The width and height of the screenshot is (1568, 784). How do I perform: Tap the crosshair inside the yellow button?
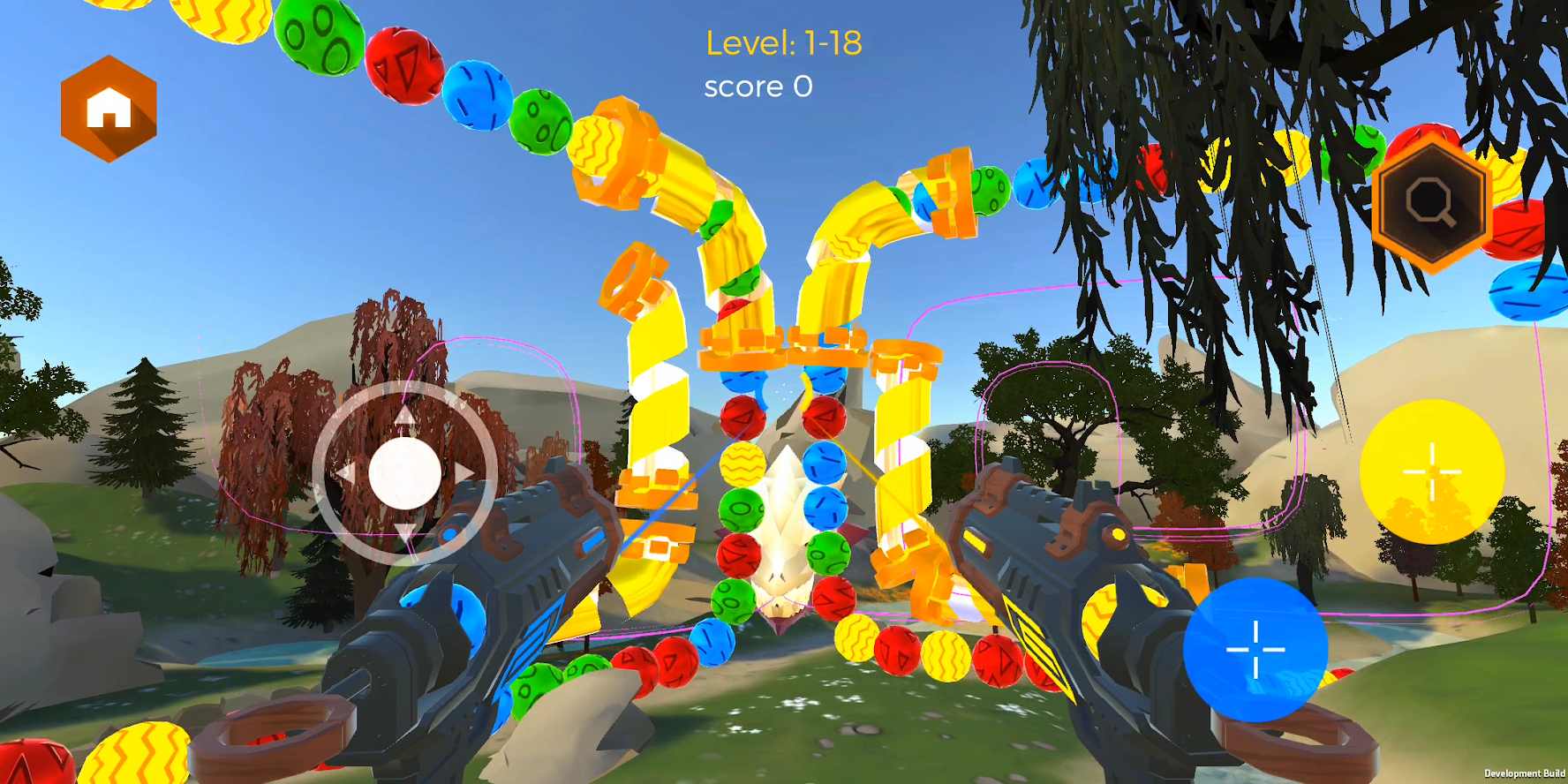pos(1433,472)
